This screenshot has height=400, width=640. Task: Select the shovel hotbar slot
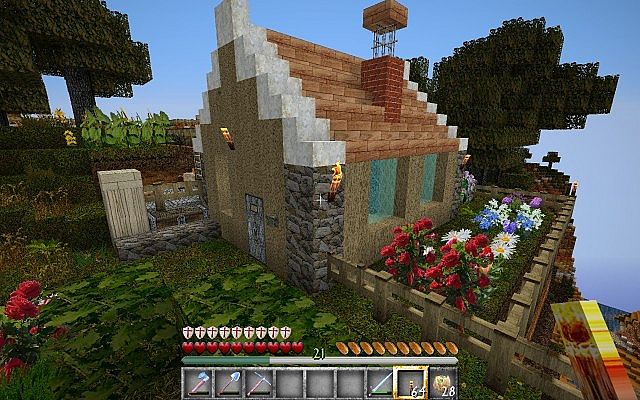coord(229,383)
